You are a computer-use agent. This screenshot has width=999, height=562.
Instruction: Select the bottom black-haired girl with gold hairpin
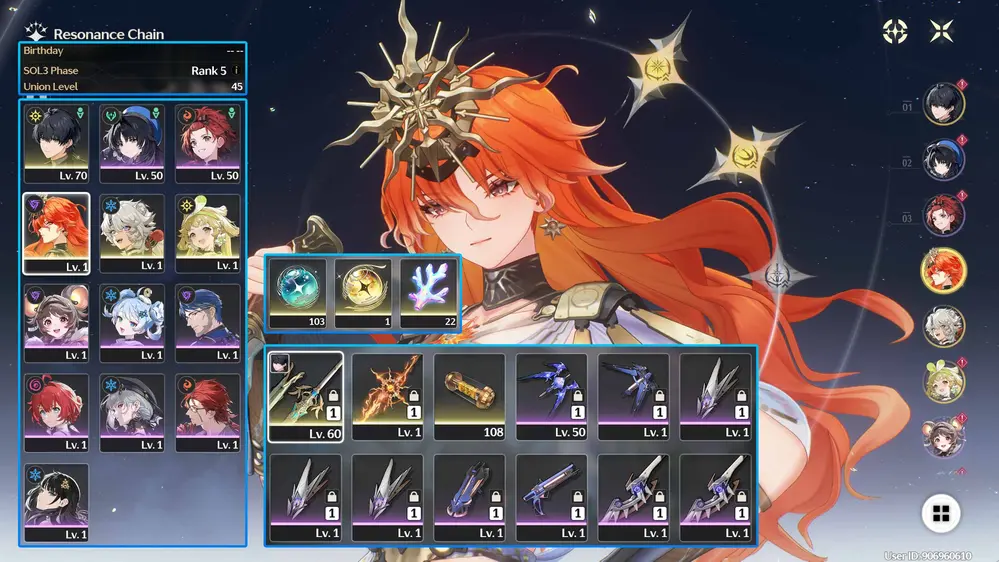[56, 502]
